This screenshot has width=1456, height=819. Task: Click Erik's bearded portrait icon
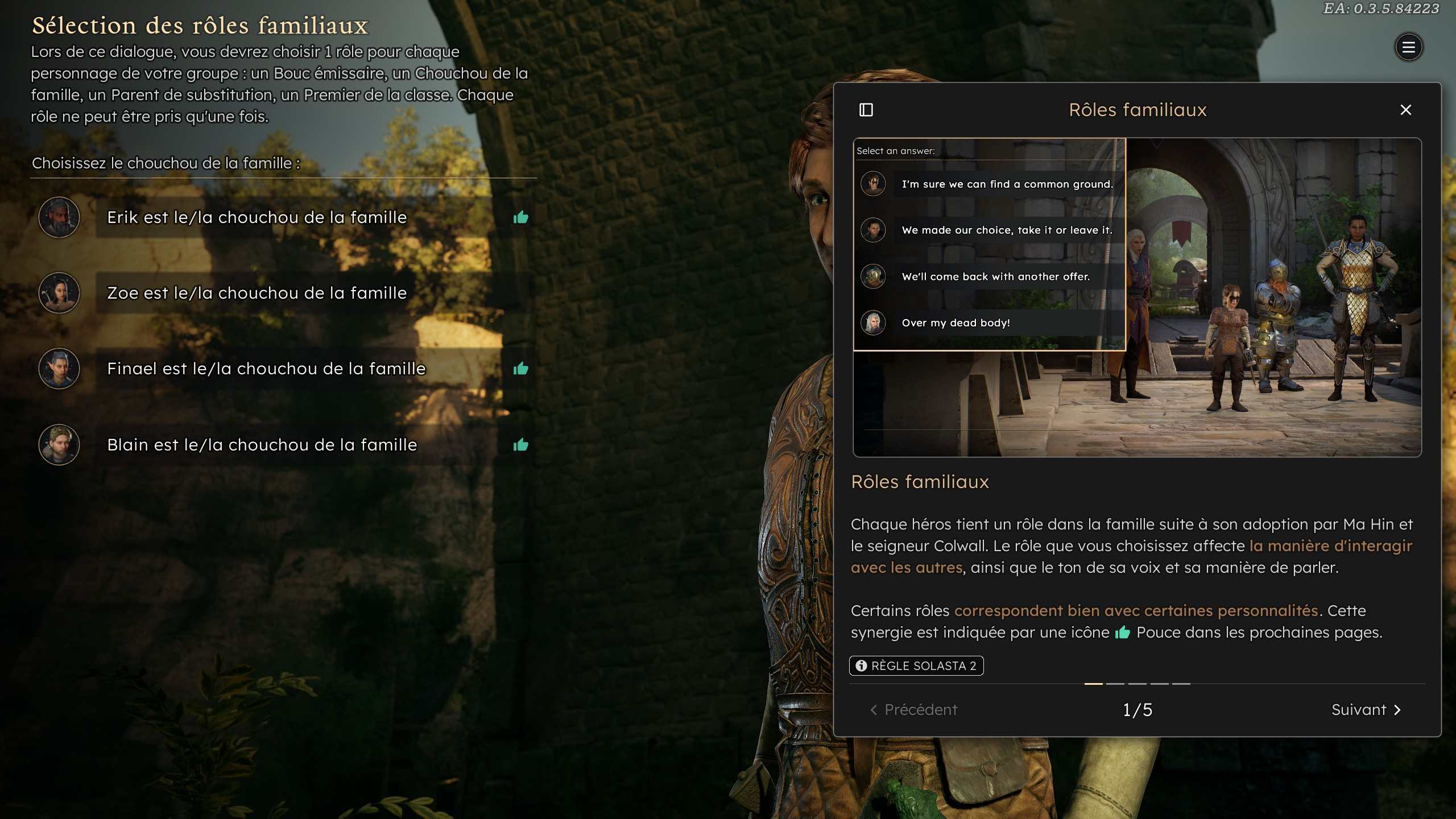click(x=59, y=217)
